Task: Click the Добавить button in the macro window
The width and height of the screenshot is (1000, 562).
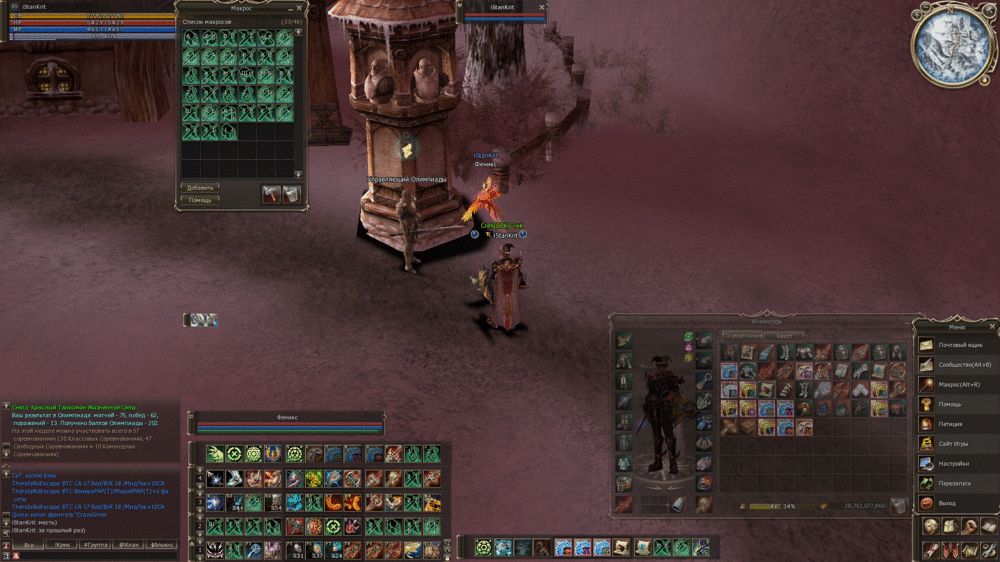Action: click(x=200, y=187)
